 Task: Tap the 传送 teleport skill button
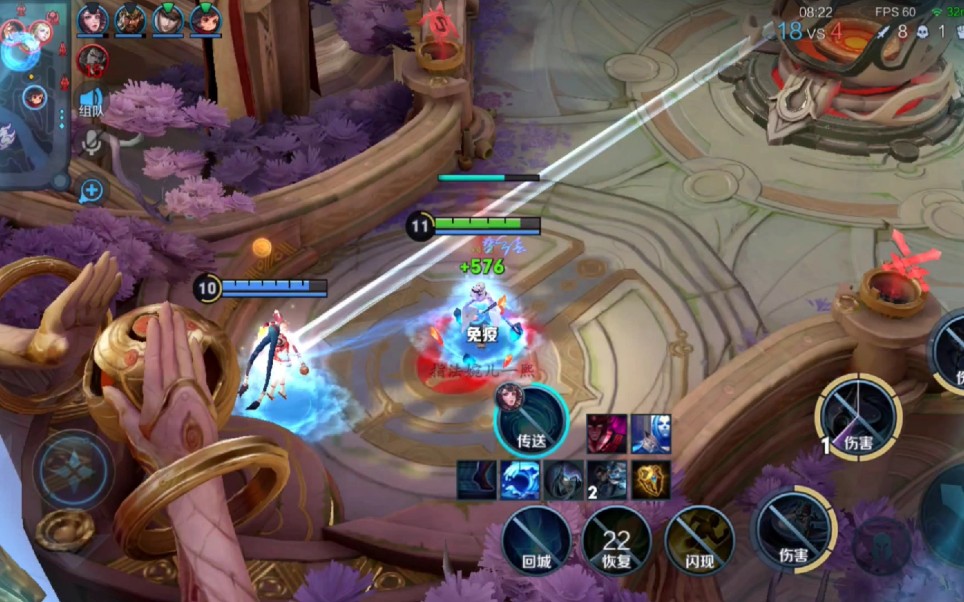click(x=531, y=422)
